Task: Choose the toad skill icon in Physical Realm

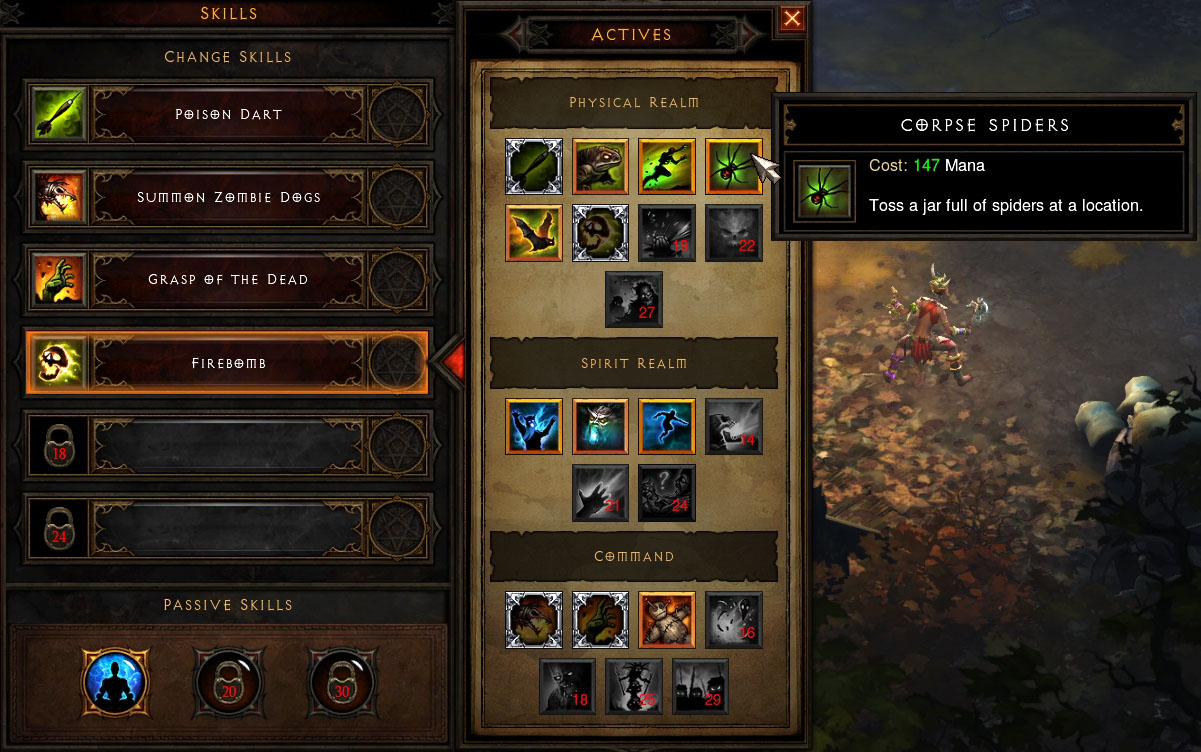Action: [601, 166]
